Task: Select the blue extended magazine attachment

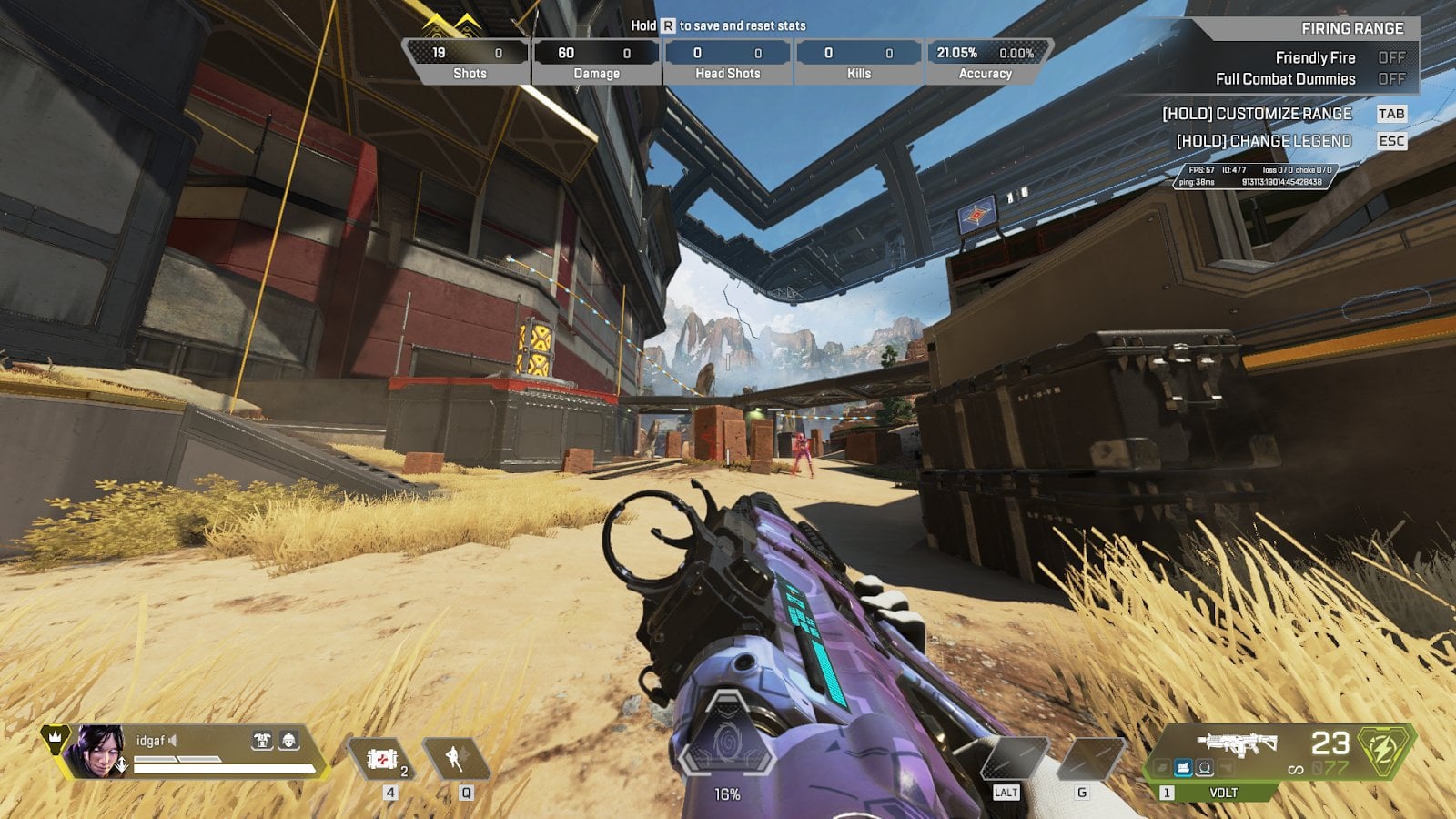Action: pyautogui.click(x=1183, y=768)
